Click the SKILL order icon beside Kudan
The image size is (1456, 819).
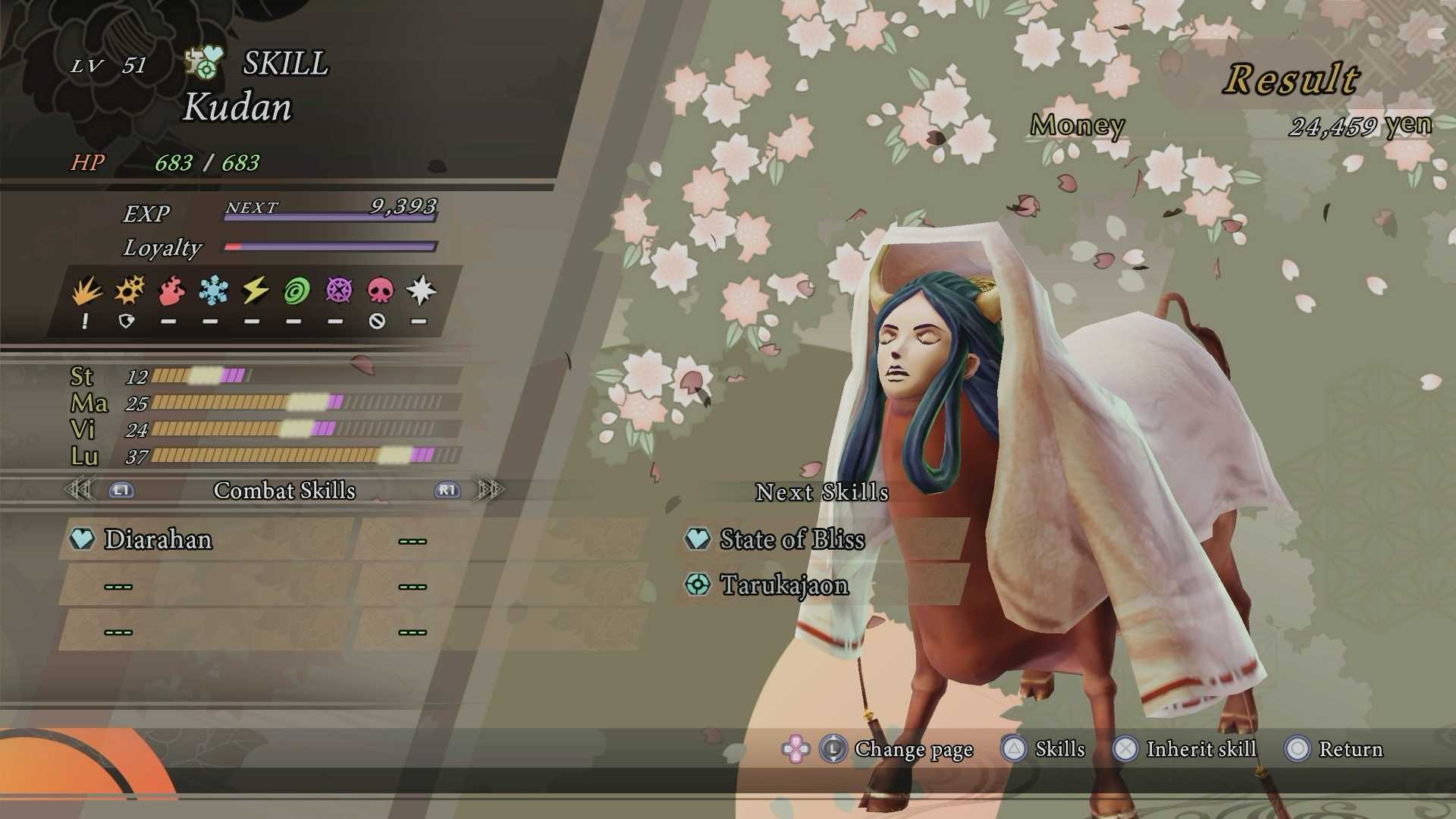[x=204, y=63]
